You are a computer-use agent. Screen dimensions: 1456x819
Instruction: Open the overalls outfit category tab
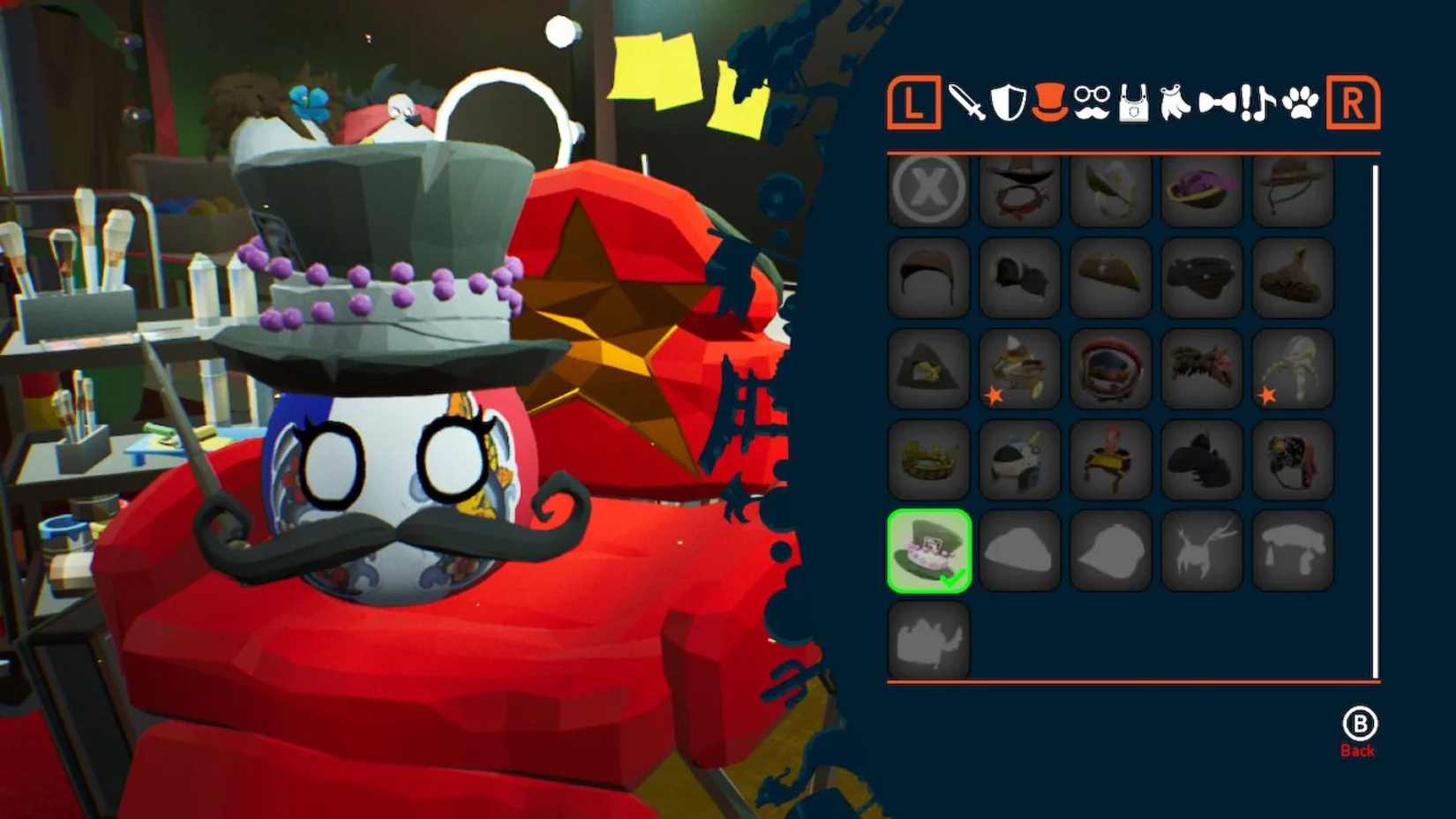(x=1133, y=104)
